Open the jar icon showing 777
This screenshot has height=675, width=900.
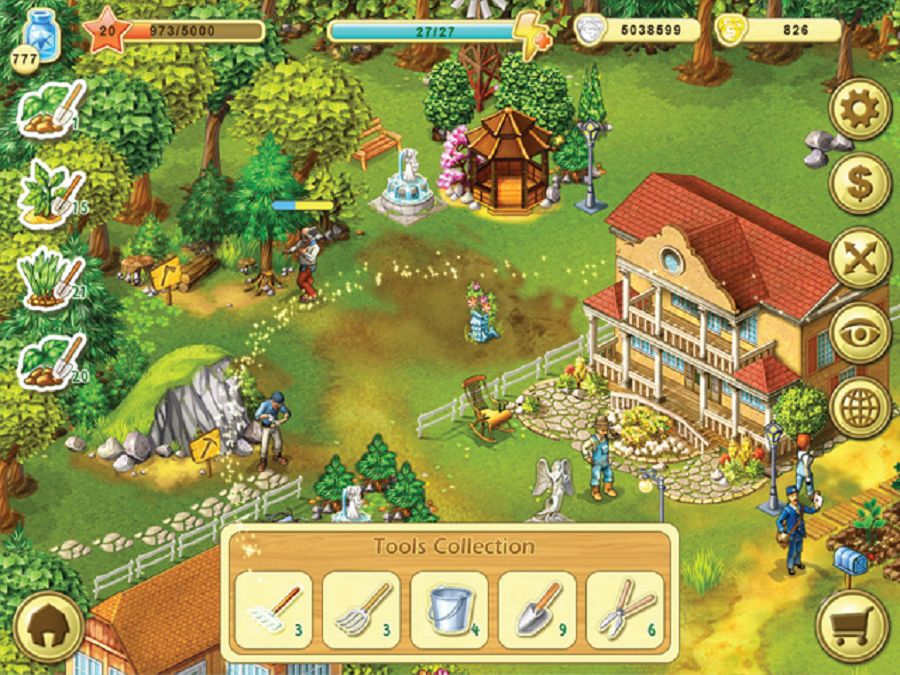coord(40,41)
